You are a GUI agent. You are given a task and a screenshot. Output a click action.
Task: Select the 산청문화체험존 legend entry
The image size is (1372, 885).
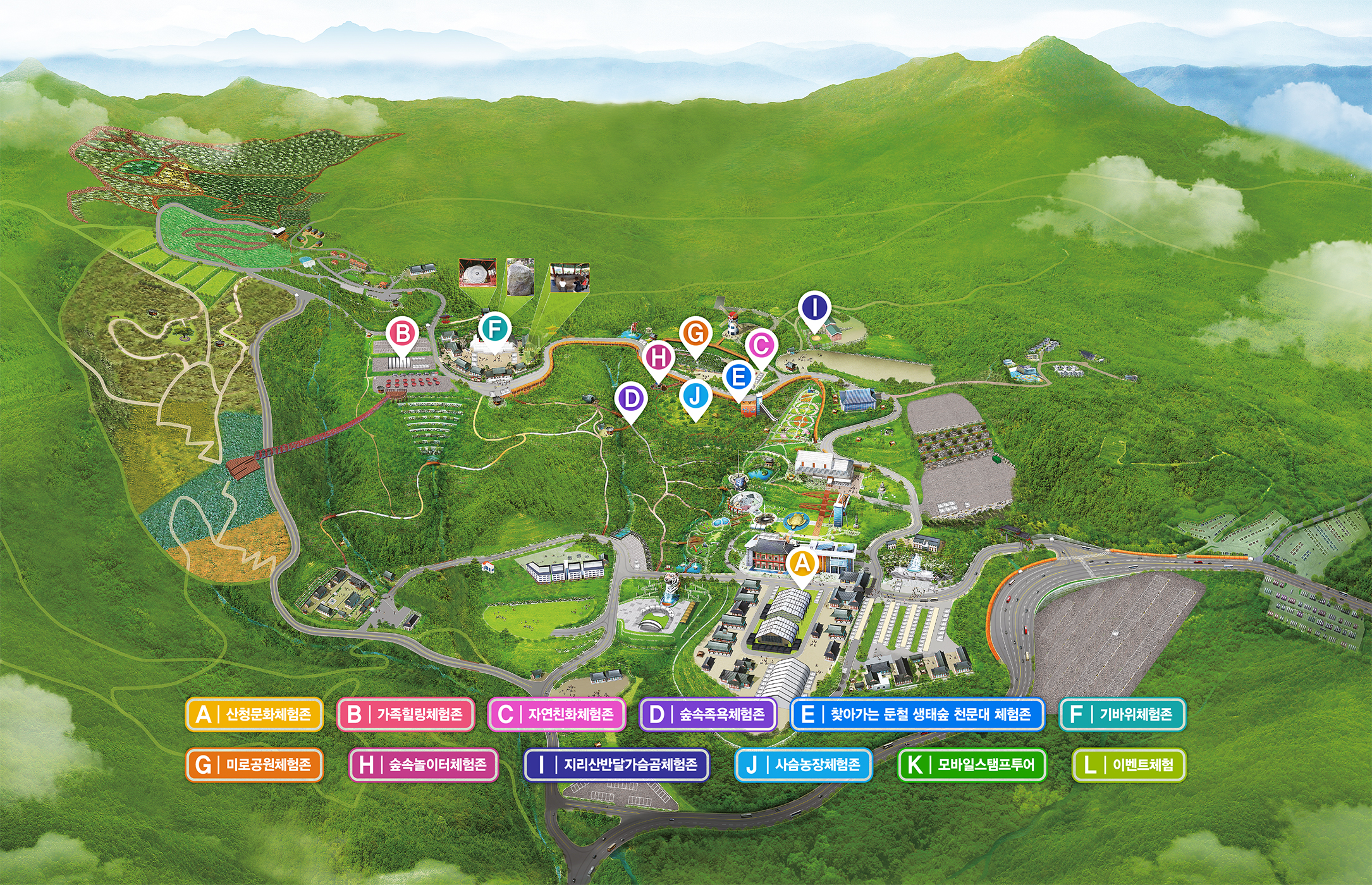click(x=254, y=714)
